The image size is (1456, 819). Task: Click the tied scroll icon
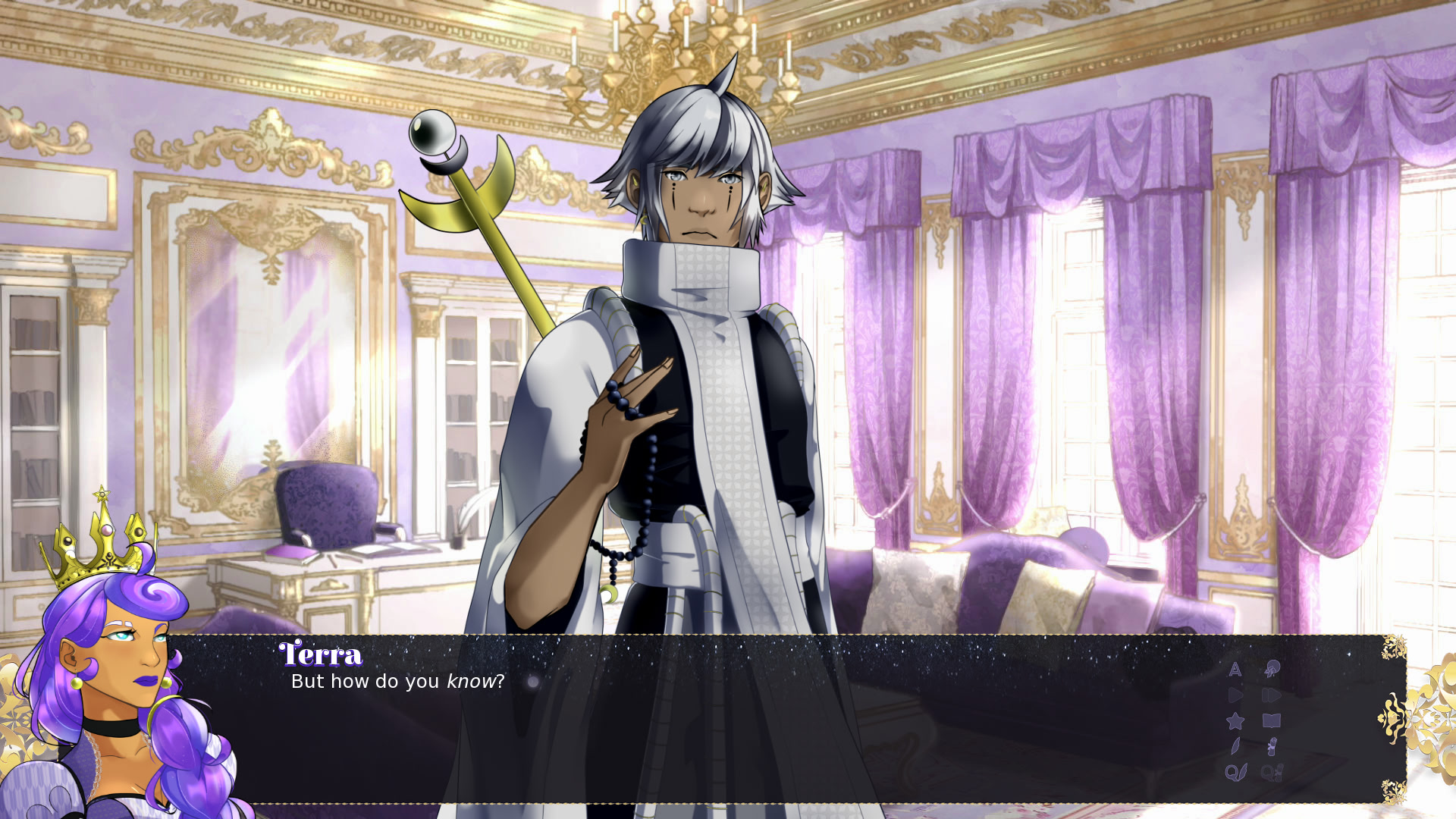coord(1272,746)
